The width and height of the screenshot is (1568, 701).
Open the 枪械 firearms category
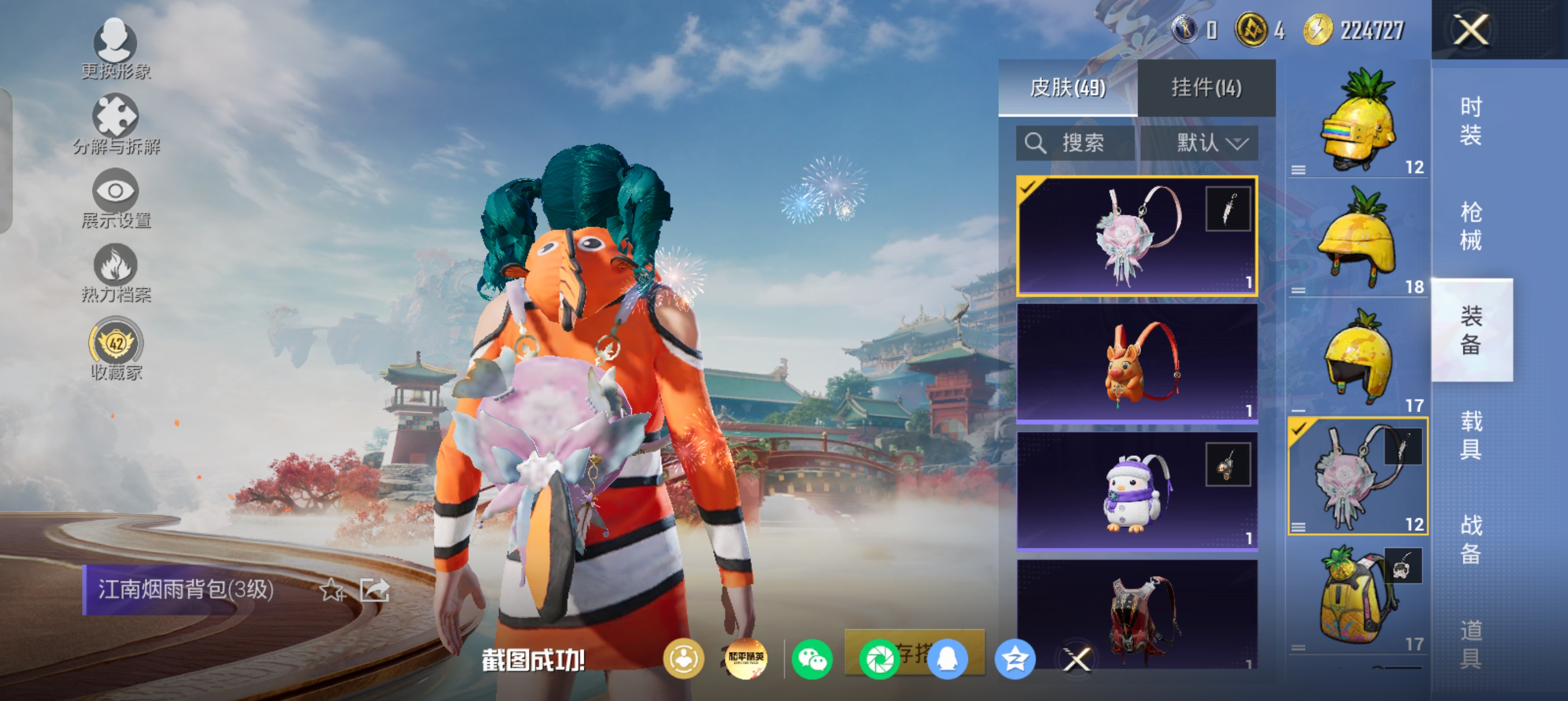1471,226
